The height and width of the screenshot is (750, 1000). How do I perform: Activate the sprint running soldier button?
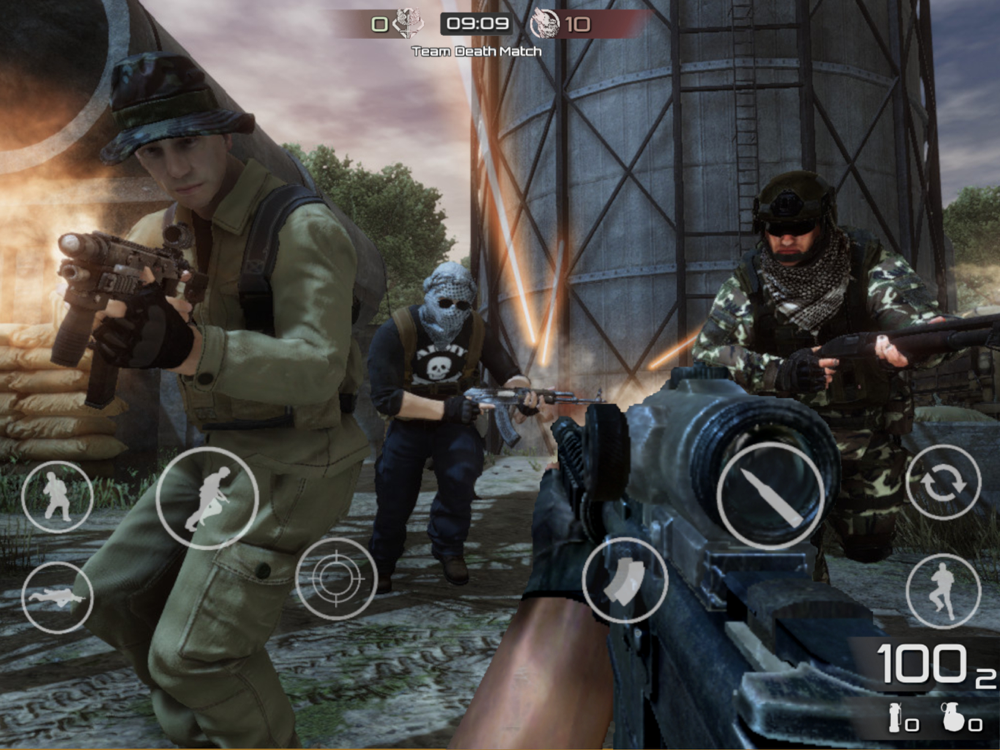[207, 497]
